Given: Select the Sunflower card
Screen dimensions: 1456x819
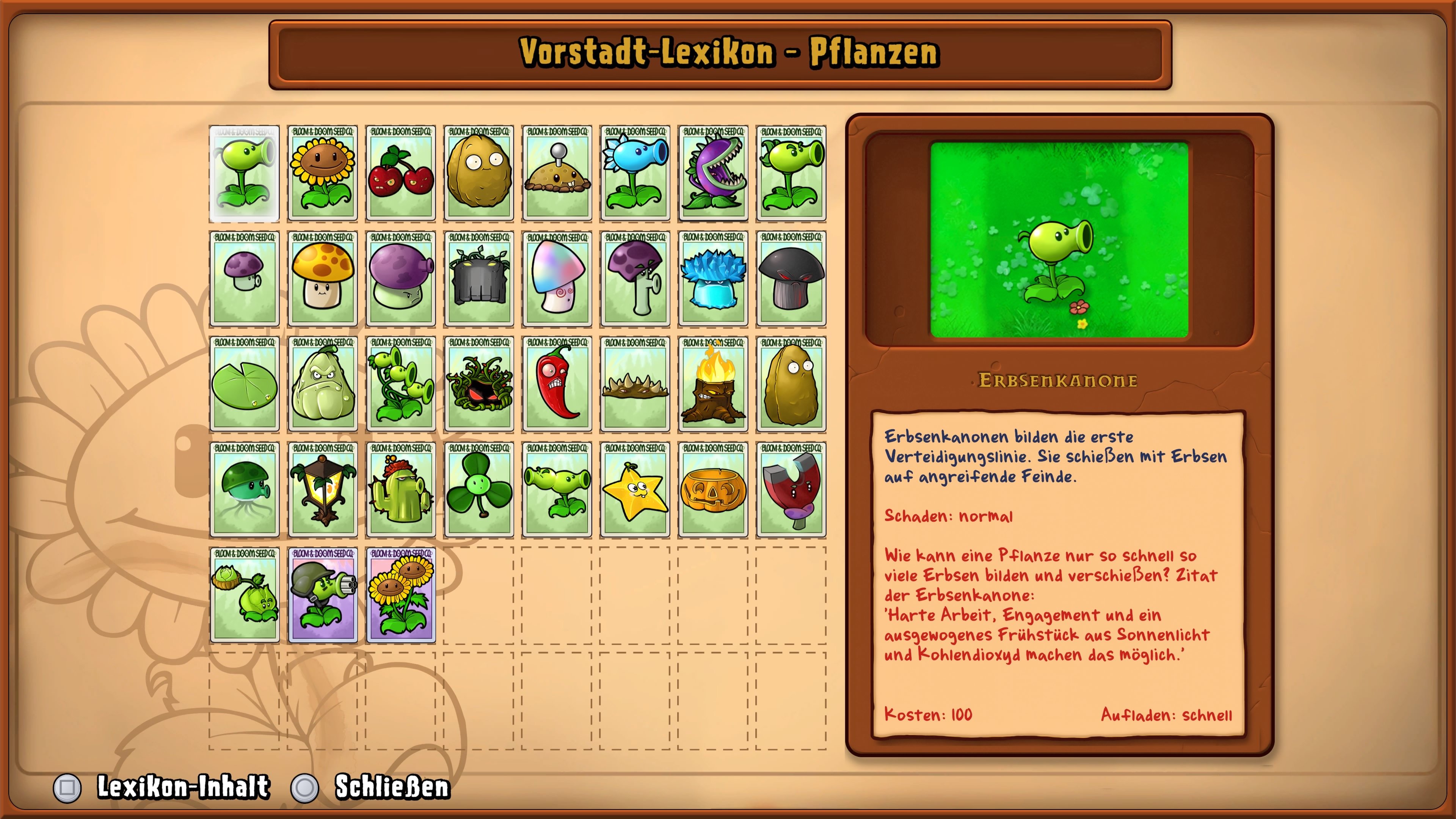Looking at the screenshot, I should pyautogui.click(x=322, y=173).
